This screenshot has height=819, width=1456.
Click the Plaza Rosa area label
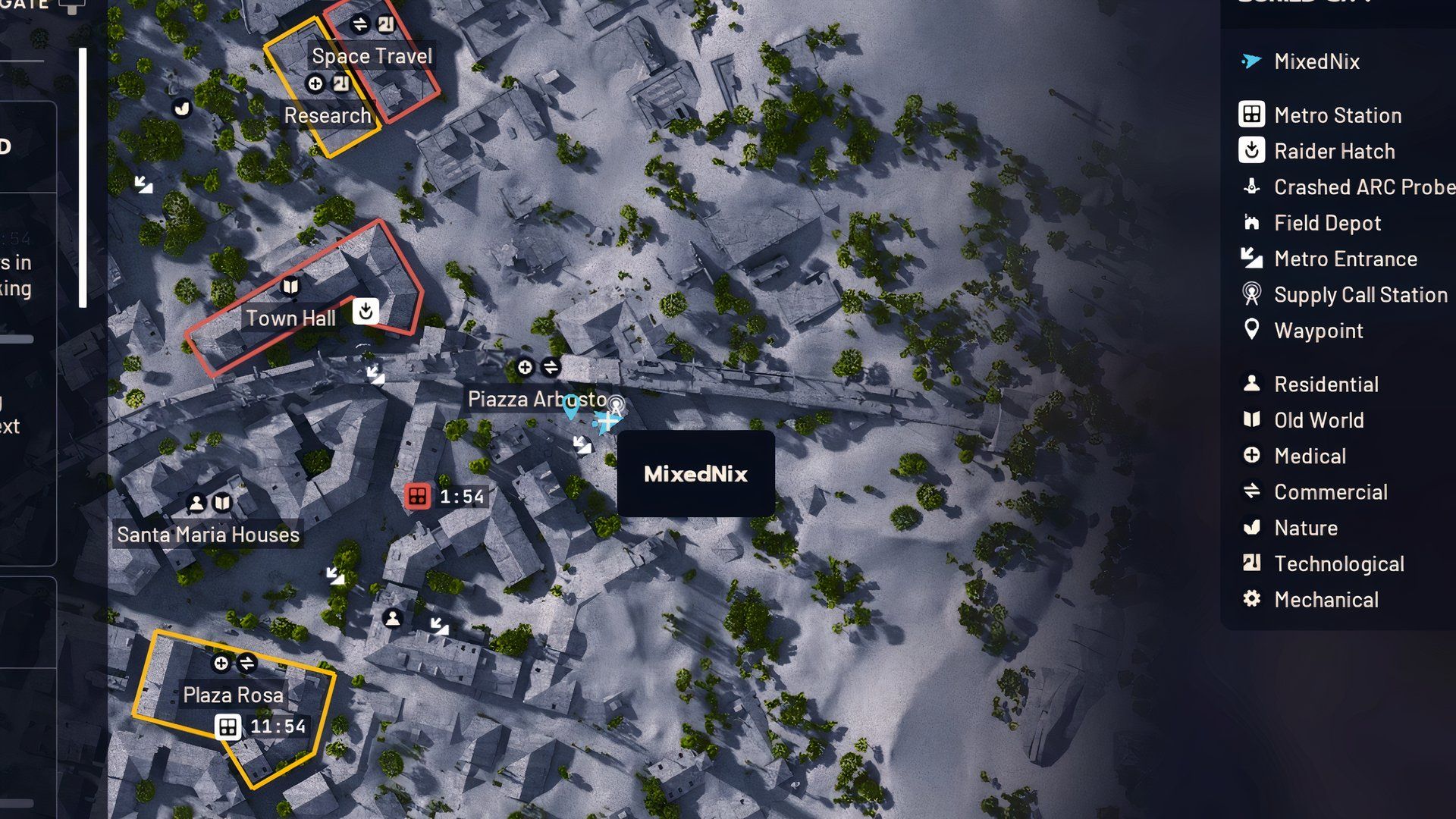pyautogui.click(x=232, y=695)
